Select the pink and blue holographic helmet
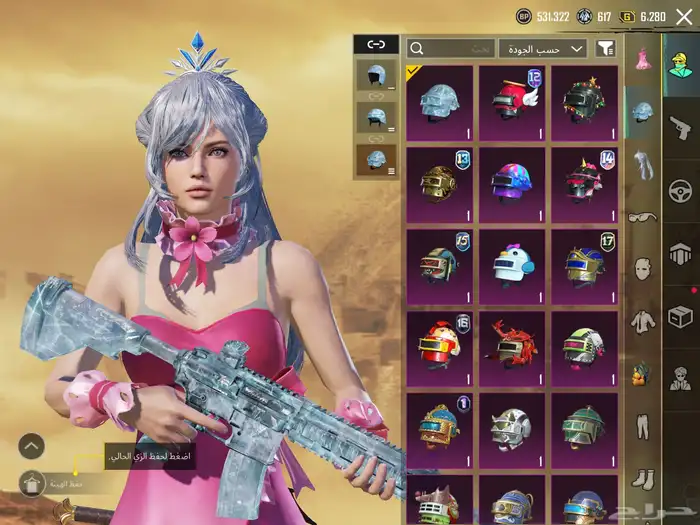This screenshot has width=700, height=525. point(512,184)
